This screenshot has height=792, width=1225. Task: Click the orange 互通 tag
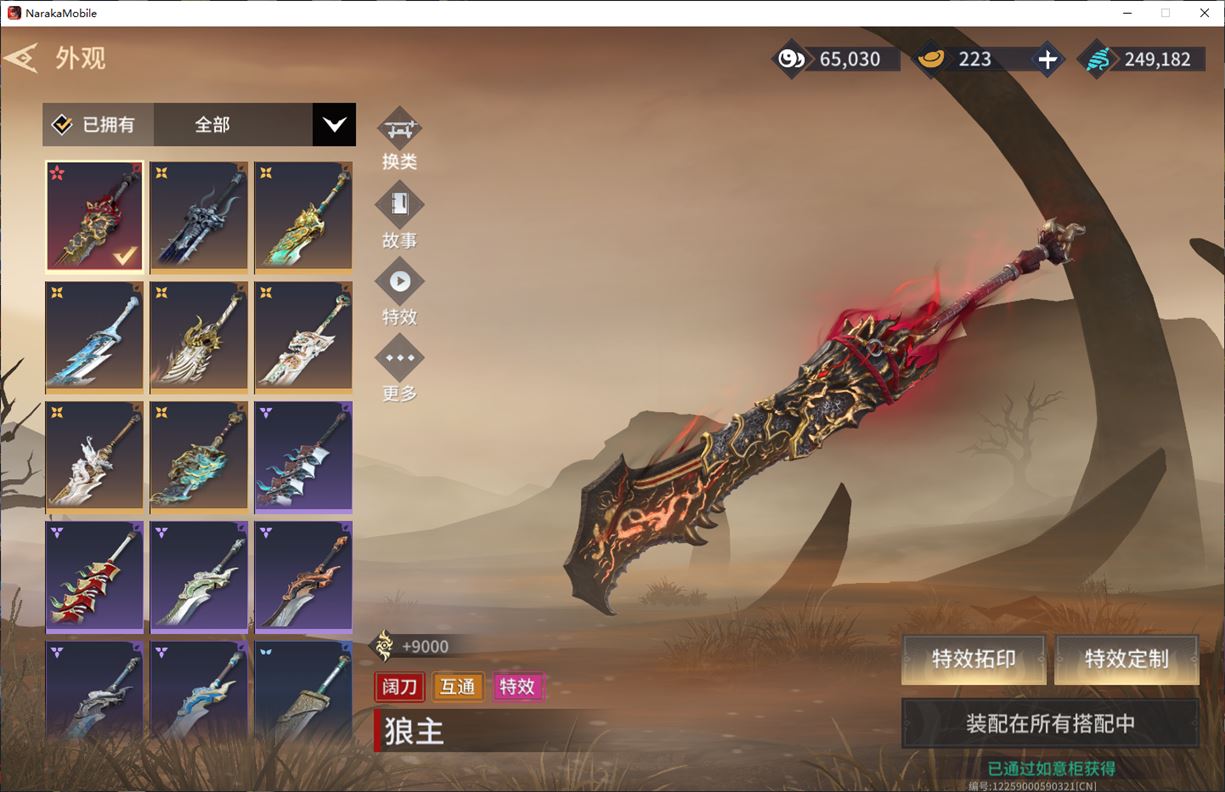(458, 687)
